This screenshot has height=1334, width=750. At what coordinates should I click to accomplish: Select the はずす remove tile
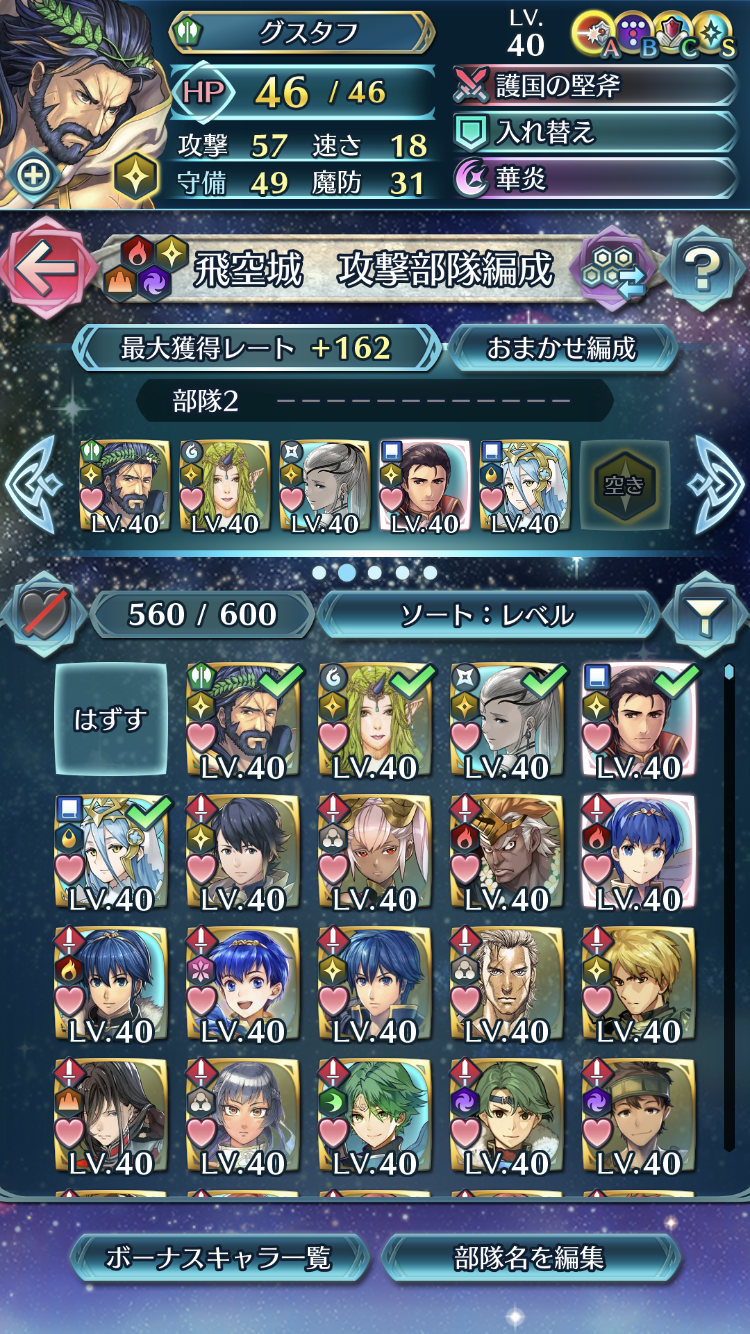point(110,719)
